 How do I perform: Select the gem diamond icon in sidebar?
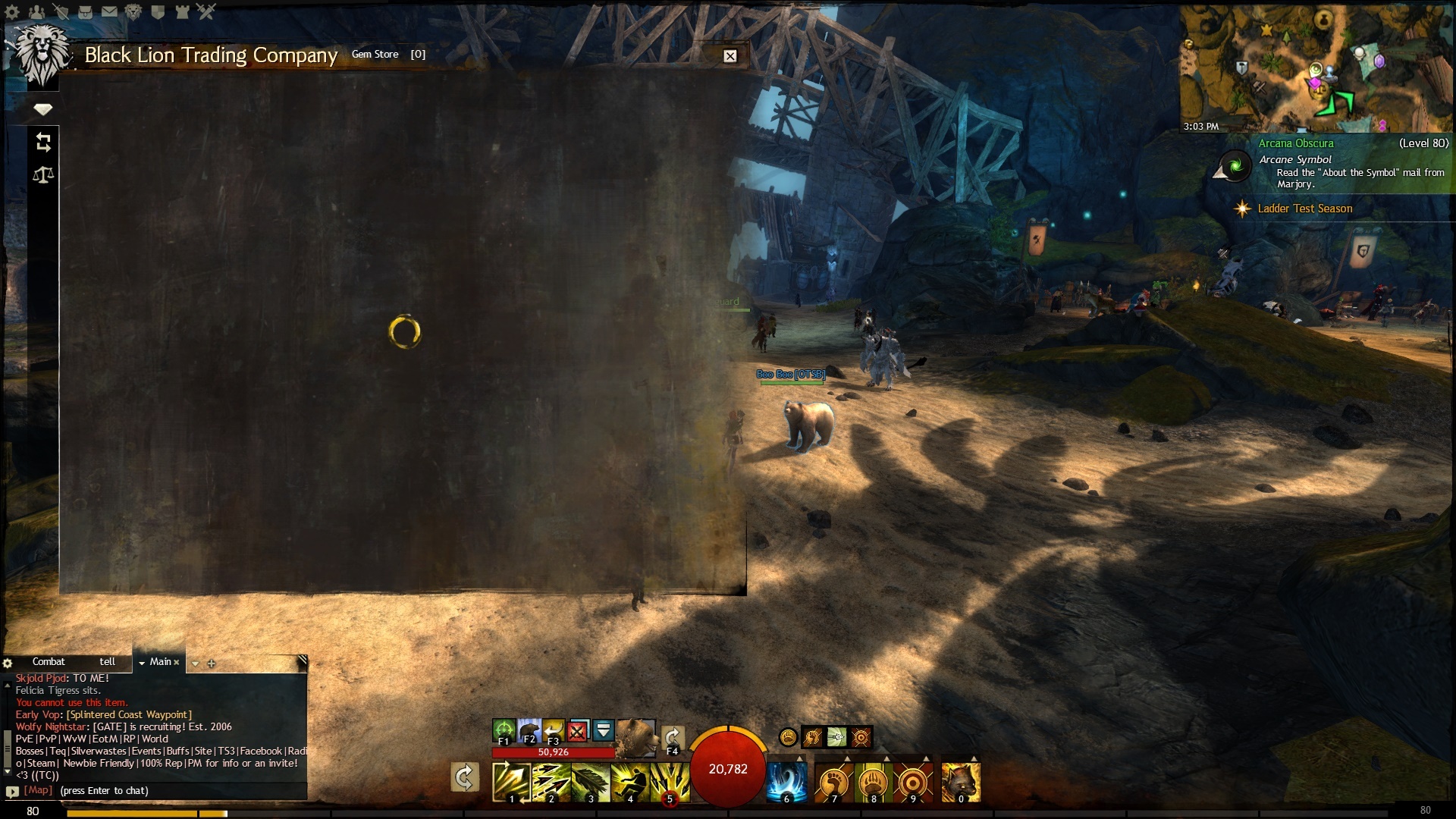point(43,109)
